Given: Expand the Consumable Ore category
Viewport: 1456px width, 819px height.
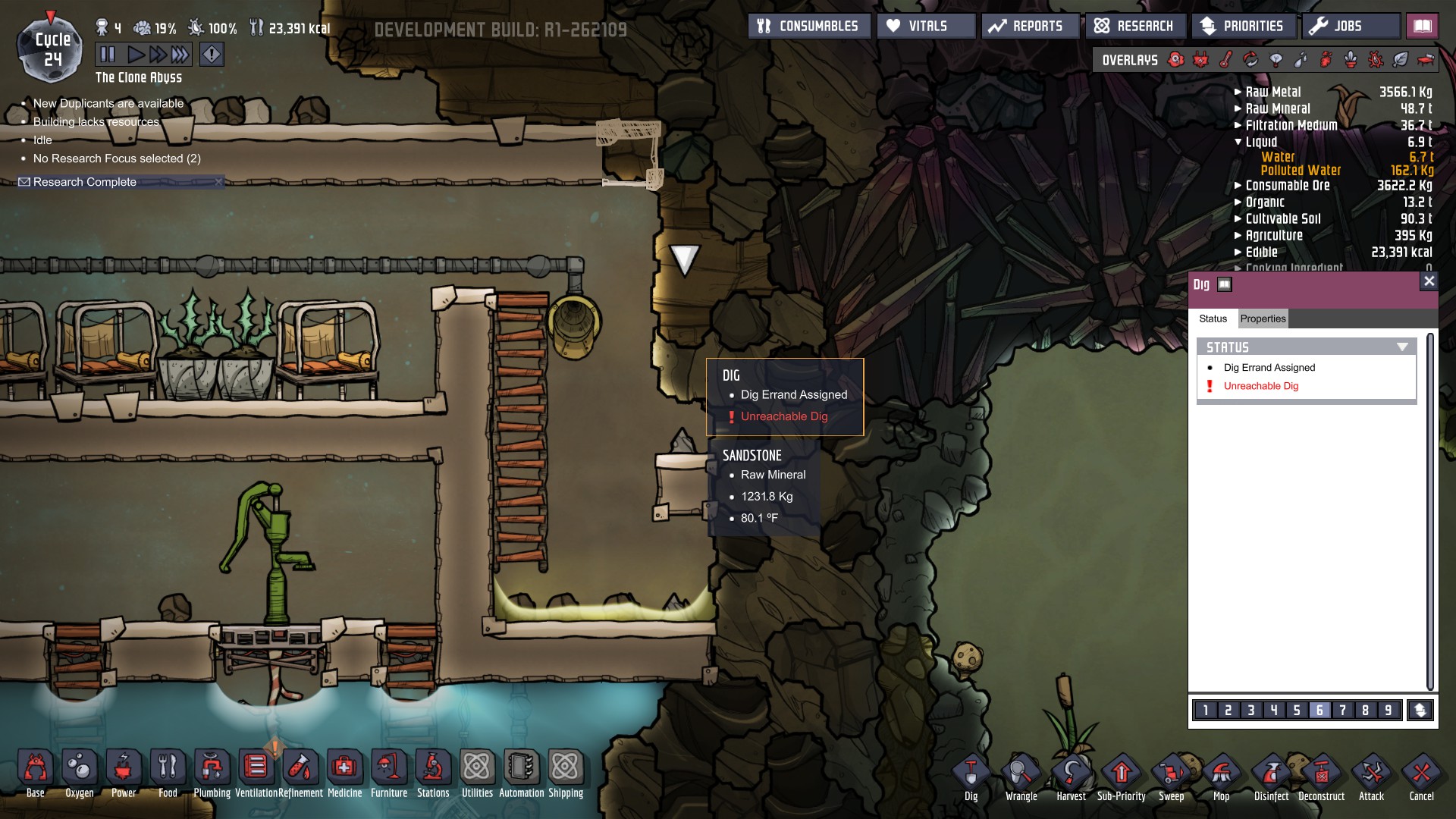Looking at the screenshot, I should (x=1237, y=186).
